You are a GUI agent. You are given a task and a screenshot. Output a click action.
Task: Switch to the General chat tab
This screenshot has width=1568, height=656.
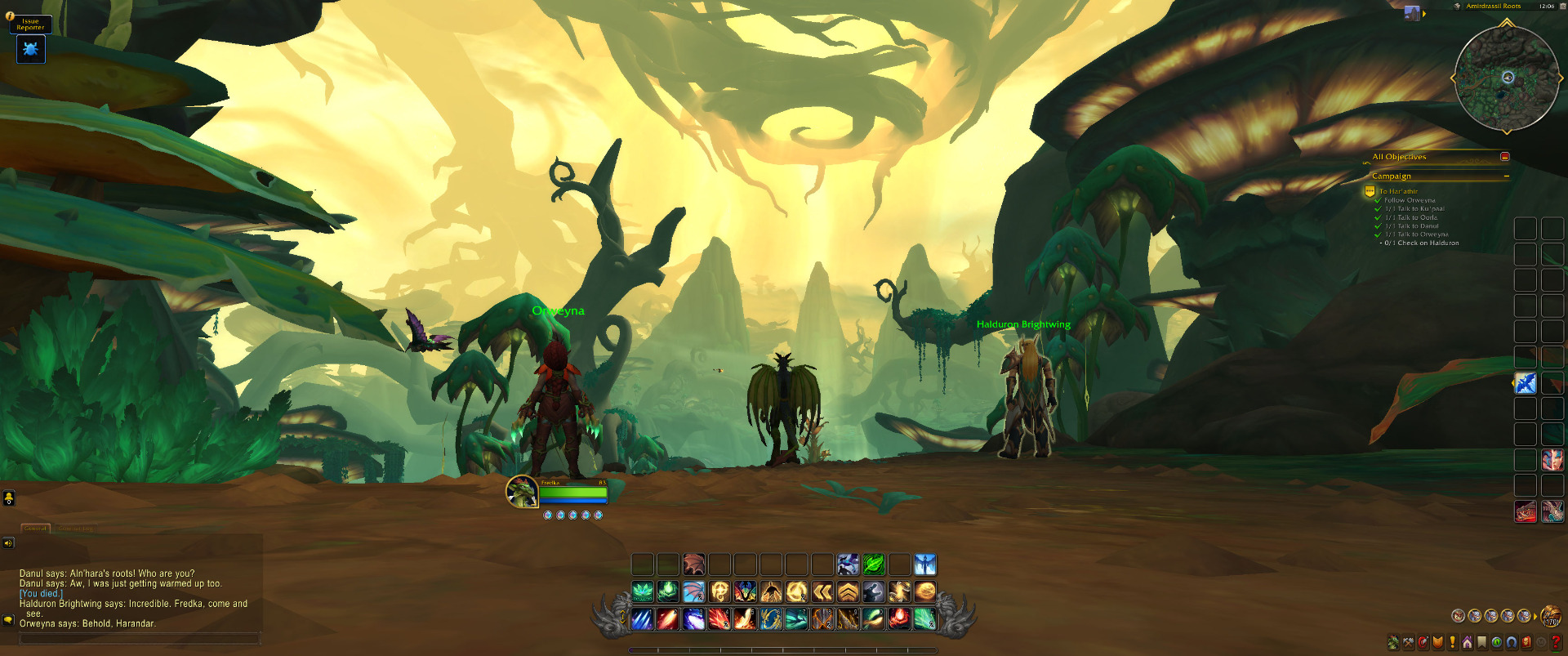tap(35, 529)
